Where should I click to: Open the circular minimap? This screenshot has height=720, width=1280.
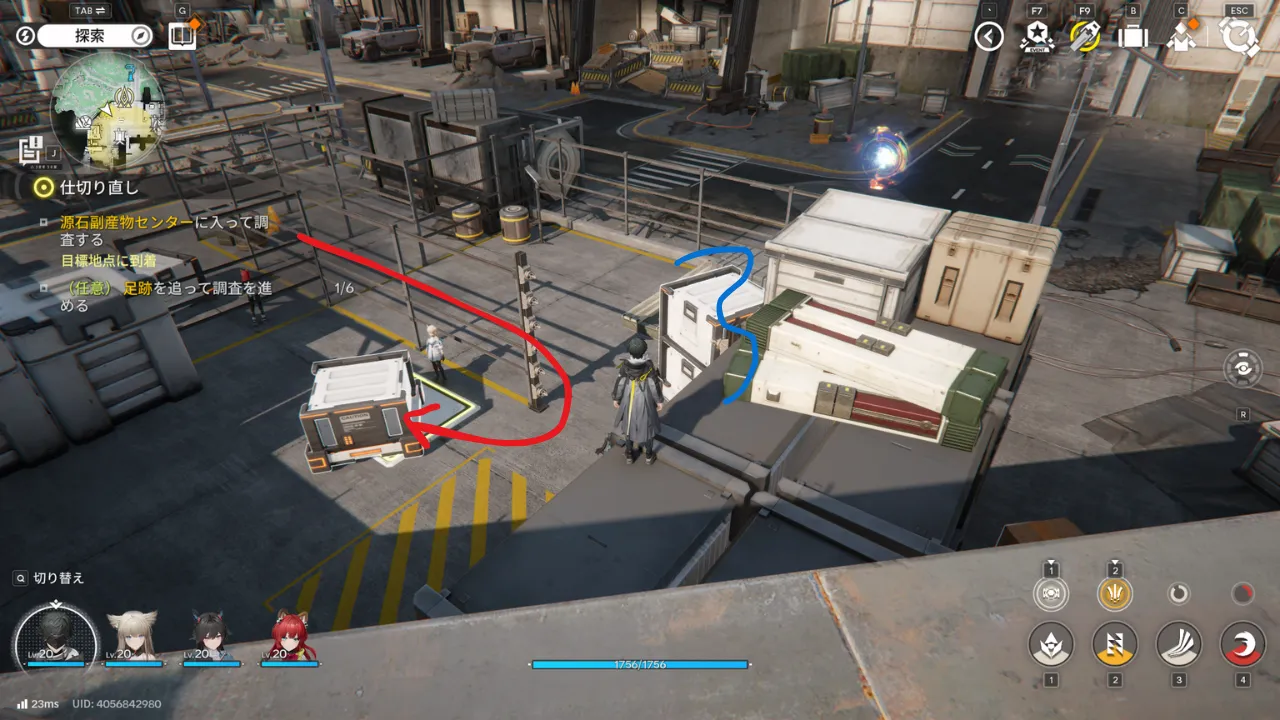[107, 110]
